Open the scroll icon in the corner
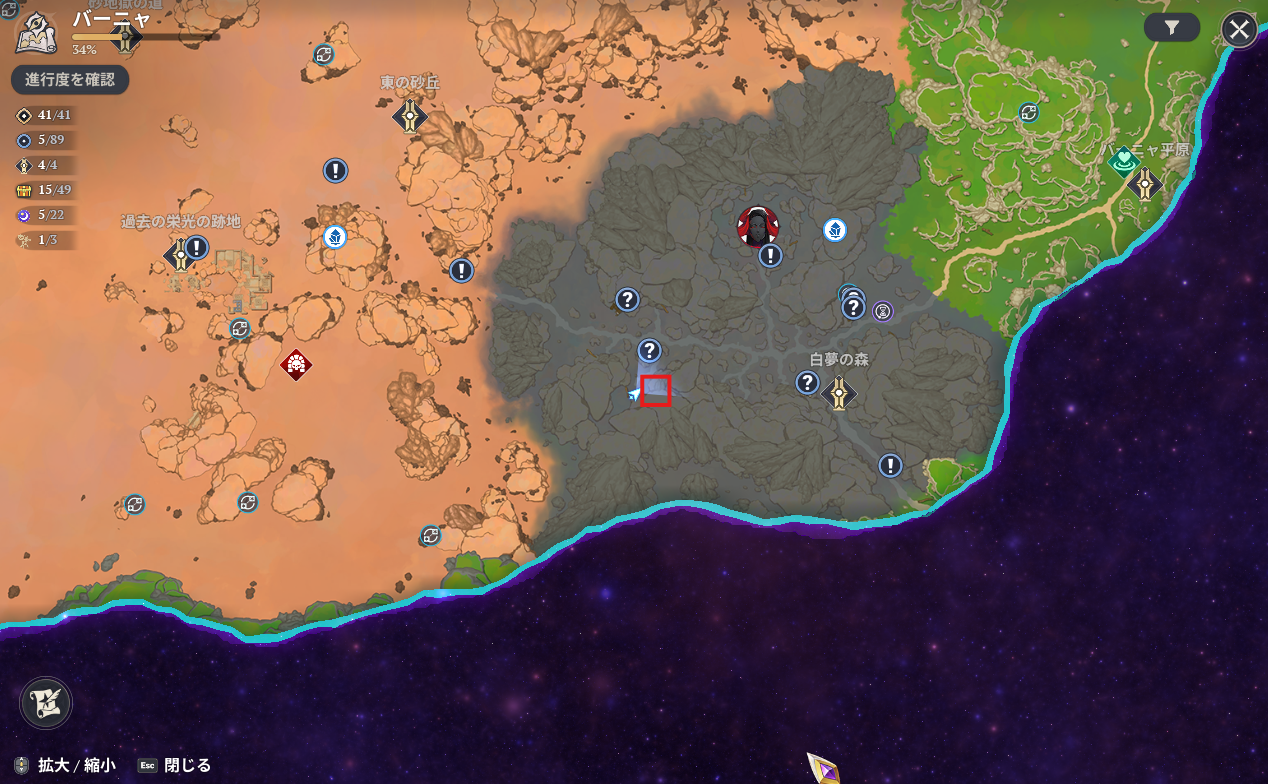This screenshot has height=784, width=1268. click(46, 702)
